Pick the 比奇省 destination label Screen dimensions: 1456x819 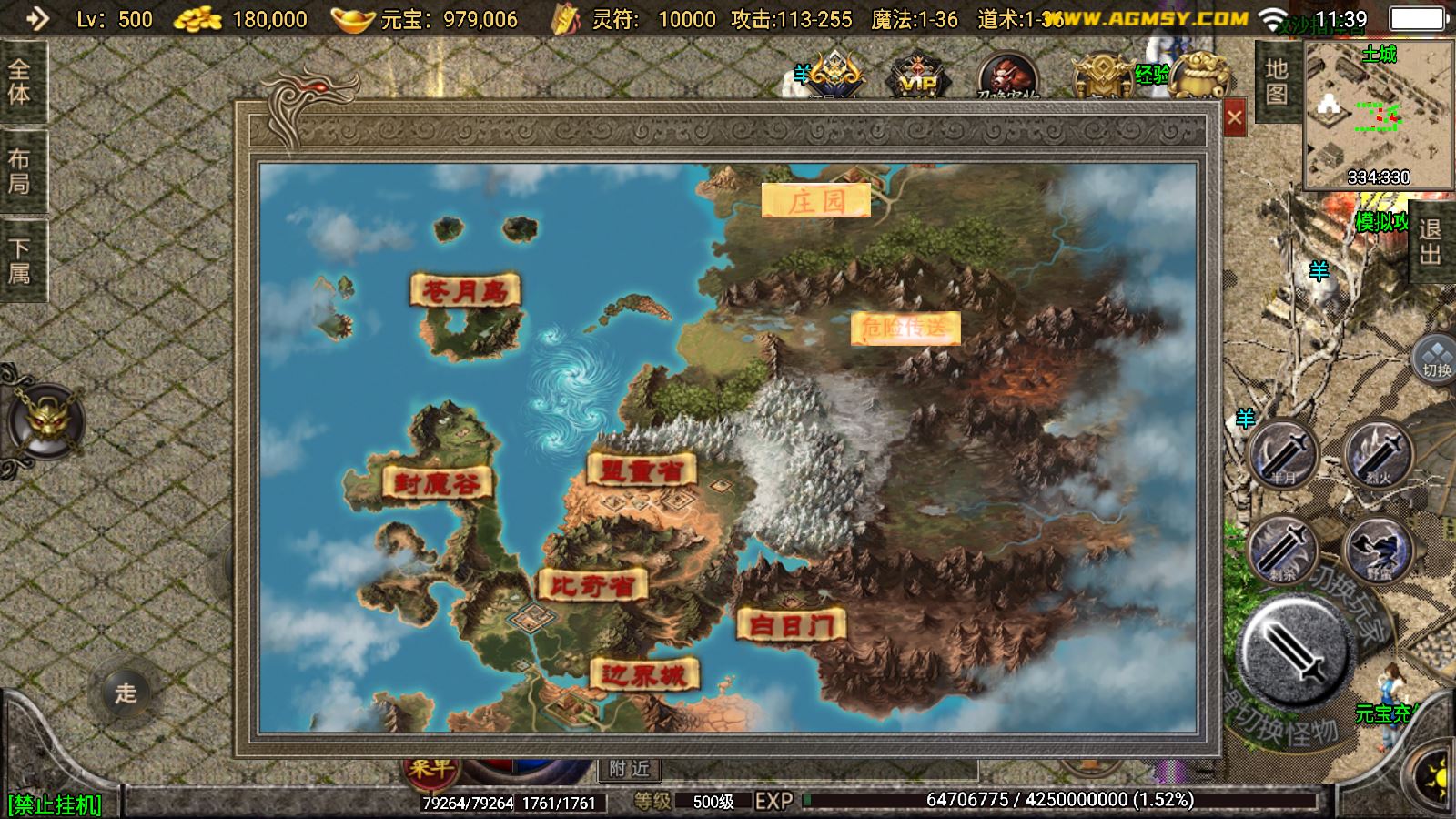click(x=592, y=585)
